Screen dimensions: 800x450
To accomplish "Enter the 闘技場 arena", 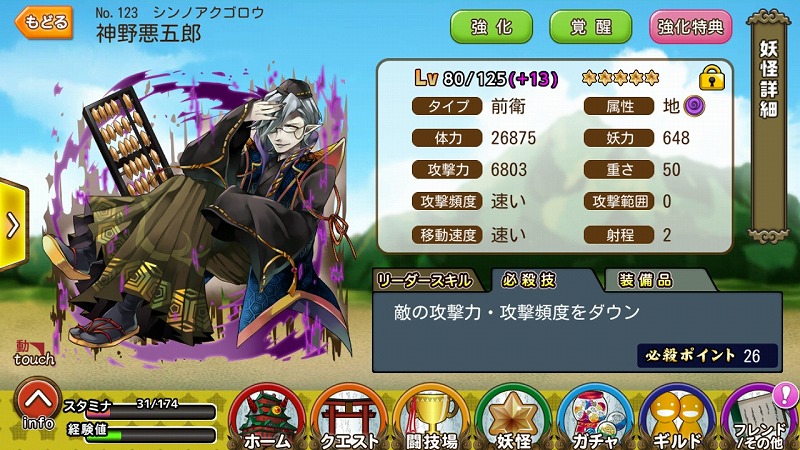I will pyautogui.click(x=432, y=416).
